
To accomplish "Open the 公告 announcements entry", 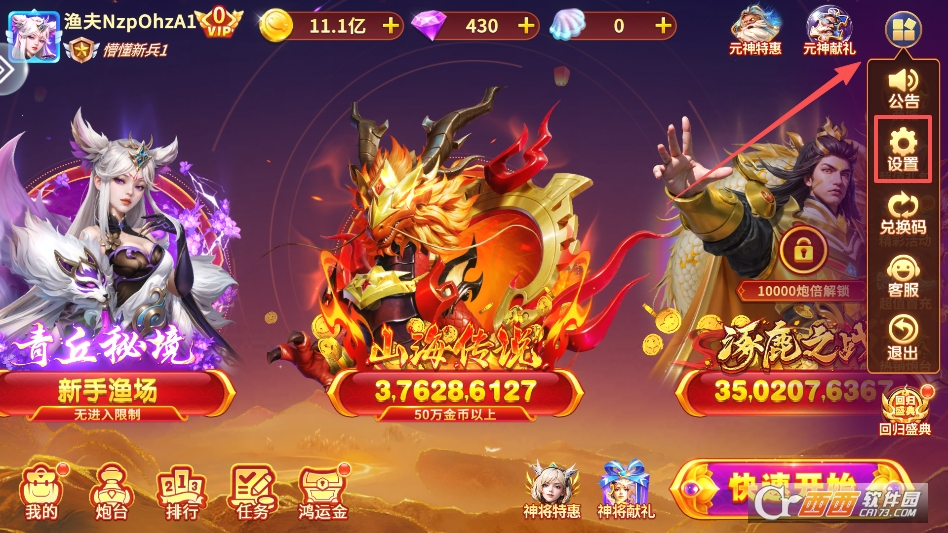I will [x=903, y=88].
